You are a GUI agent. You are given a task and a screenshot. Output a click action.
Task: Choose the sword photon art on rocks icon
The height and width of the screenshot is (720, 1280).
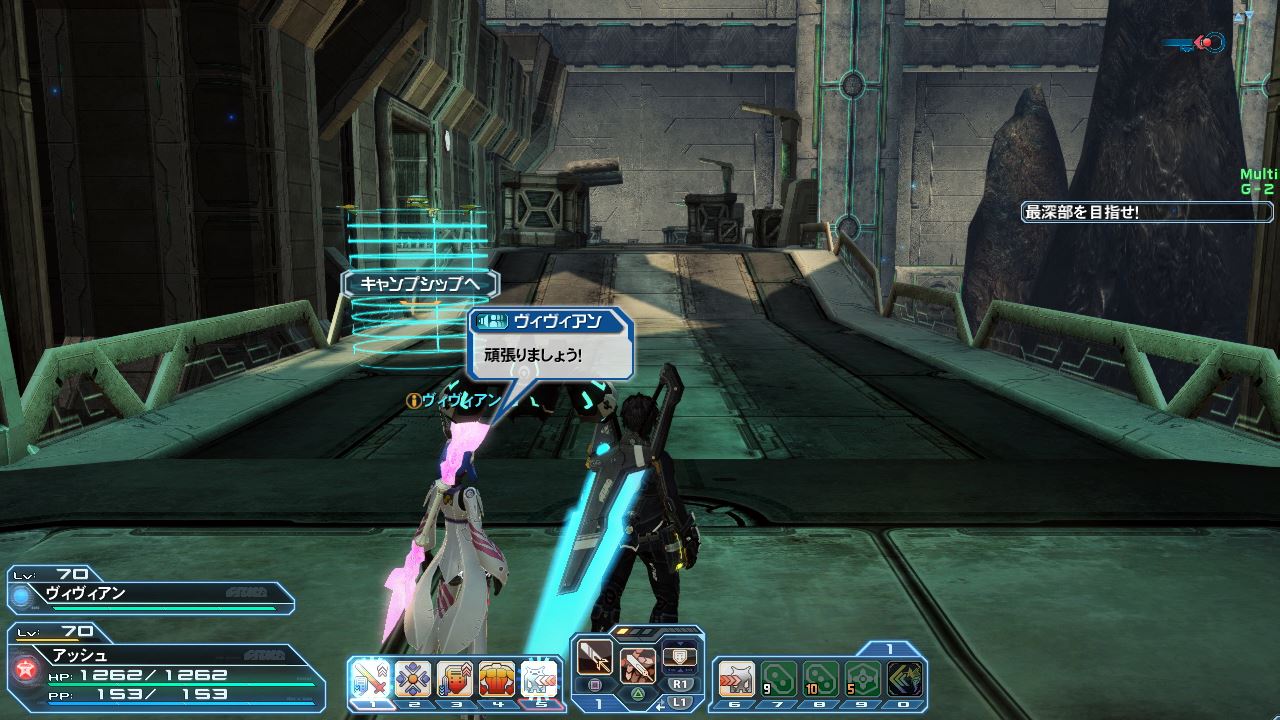coord(637,664)
